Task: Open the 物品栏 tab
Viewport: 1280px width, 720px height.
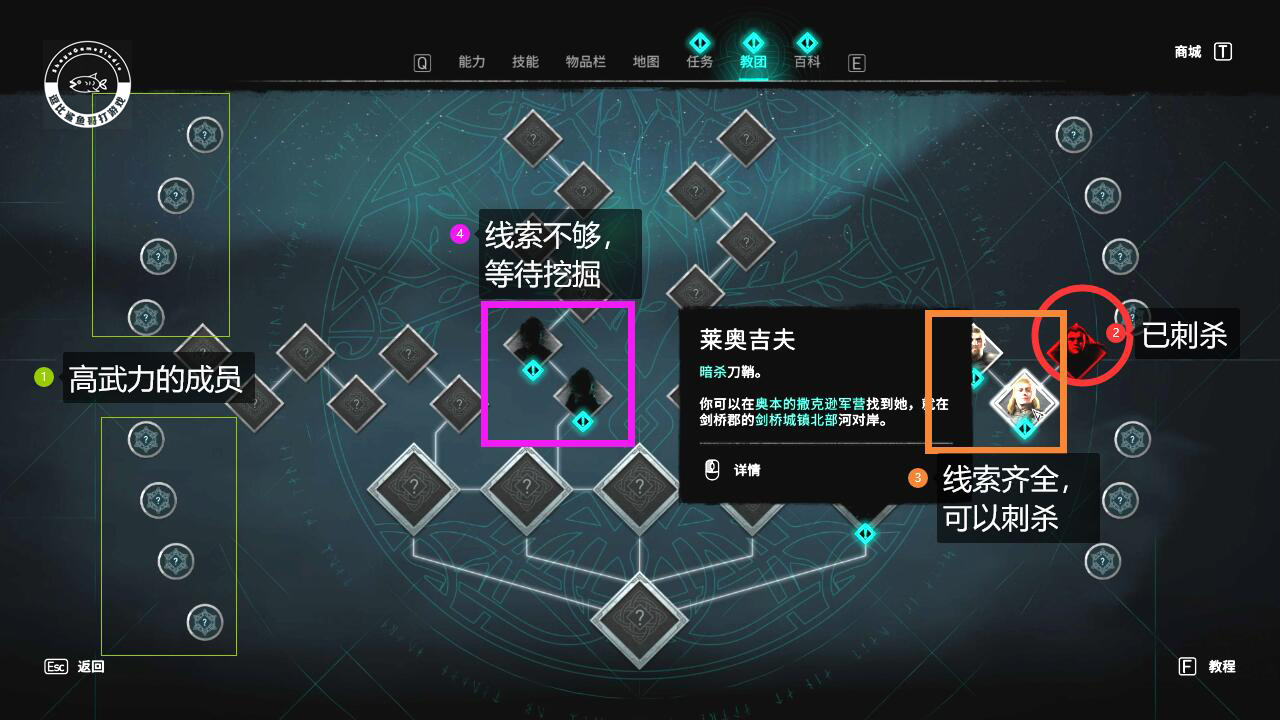Action: (x=584, y=61)
